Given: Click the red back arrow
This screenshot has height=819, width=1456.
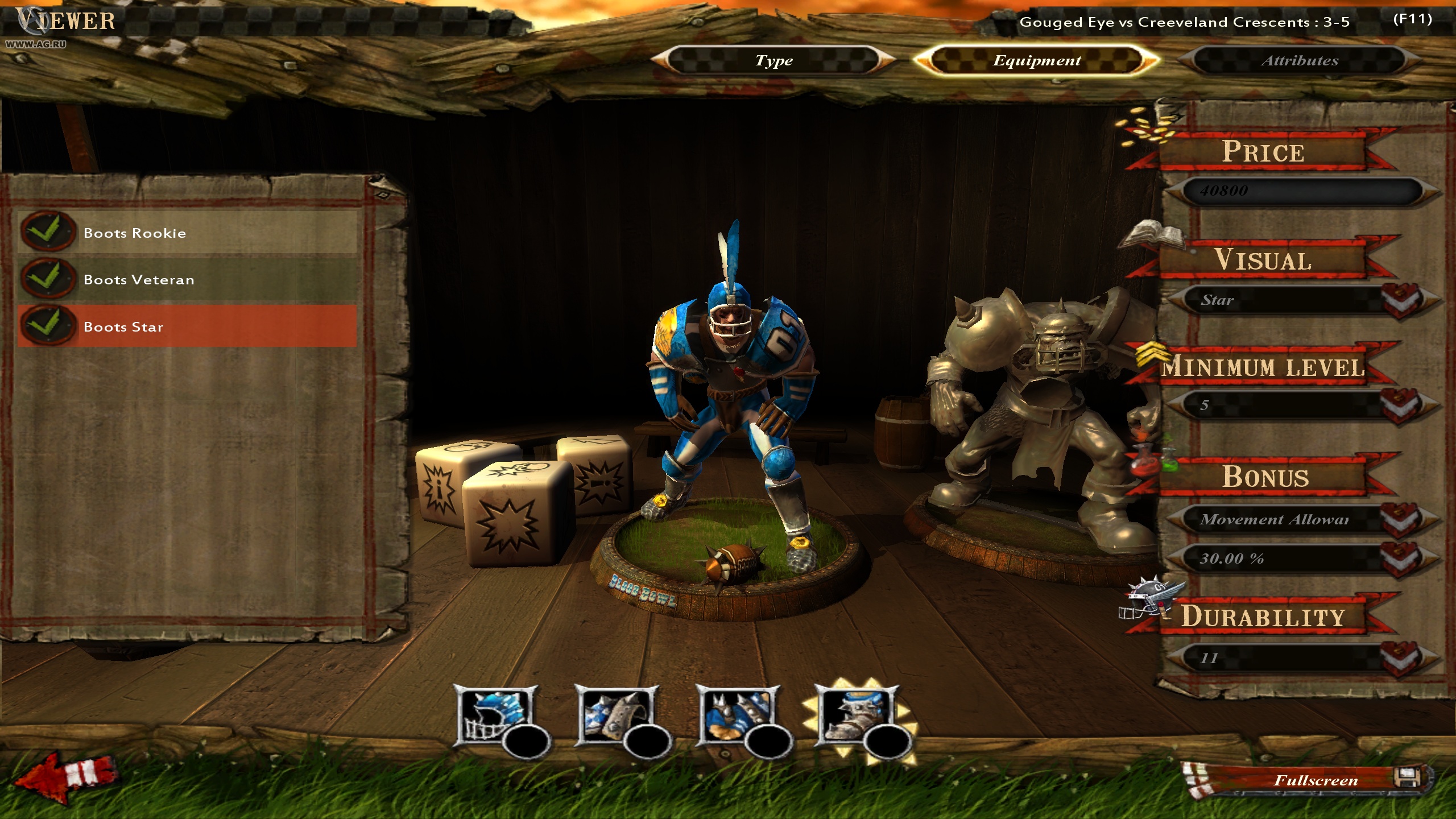Looking at the screenshot, I should click(x=68, y=779).
